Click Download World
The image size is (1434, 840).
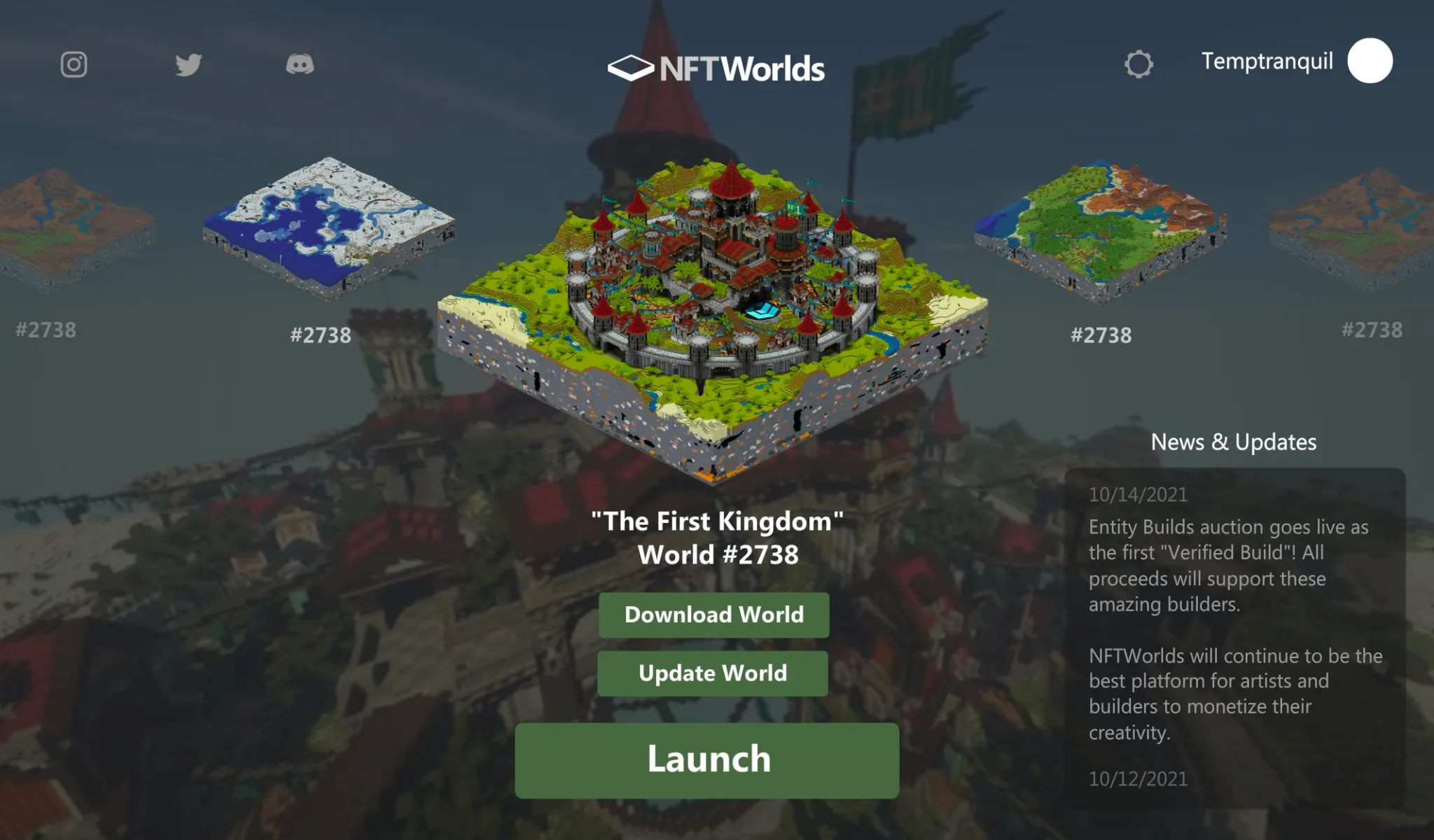pos(713,615)
